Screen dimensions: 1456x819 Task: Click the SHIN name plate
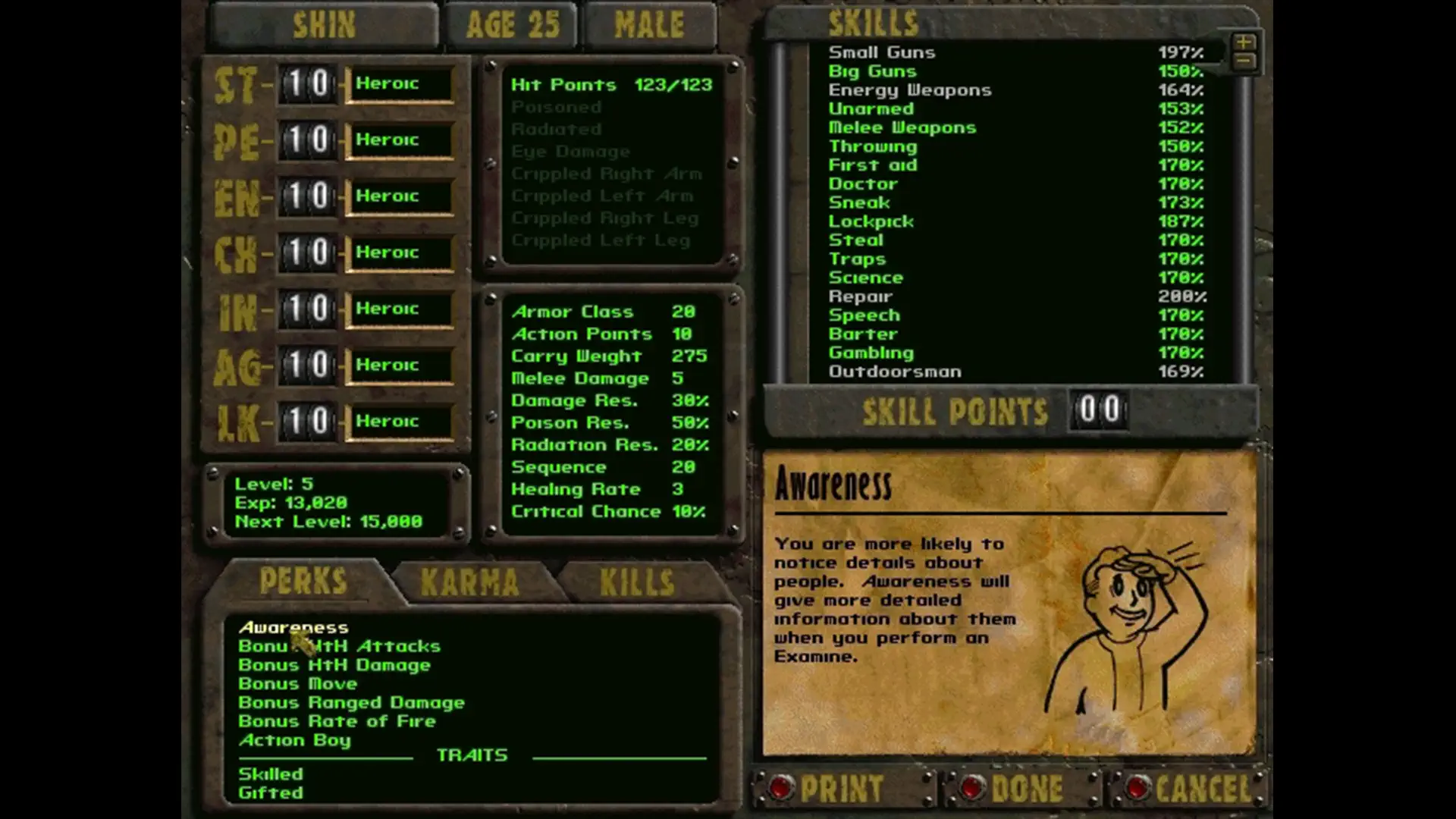(x=325, y=23)
